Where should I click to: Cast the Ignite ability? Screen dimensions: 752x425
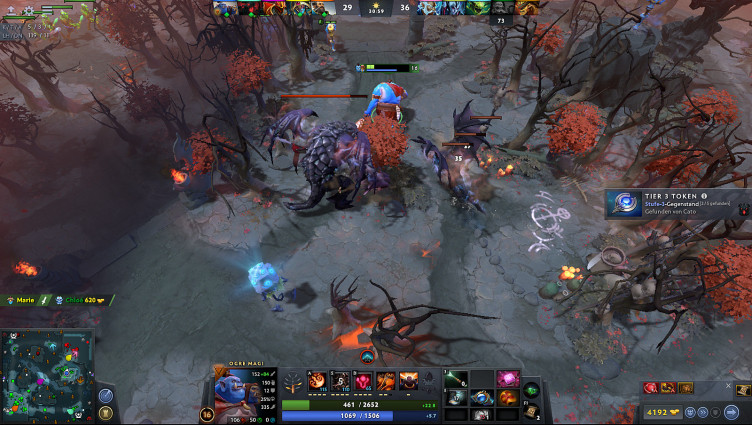(x=340, y=380)
